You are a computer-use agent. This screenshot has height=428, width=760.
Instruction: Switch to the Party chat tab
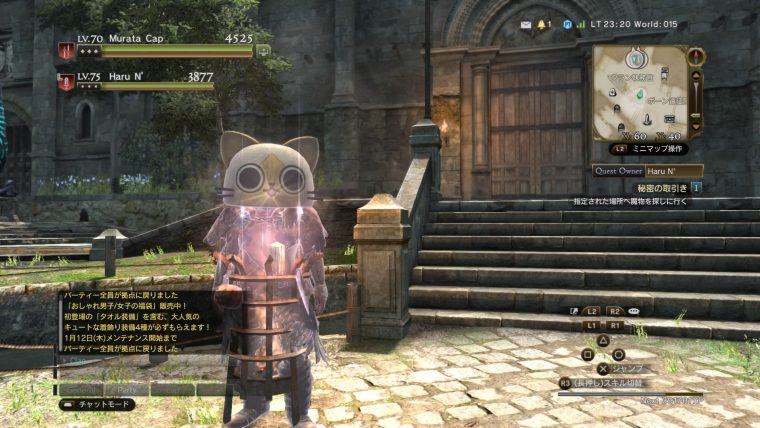tap(127, 388)
